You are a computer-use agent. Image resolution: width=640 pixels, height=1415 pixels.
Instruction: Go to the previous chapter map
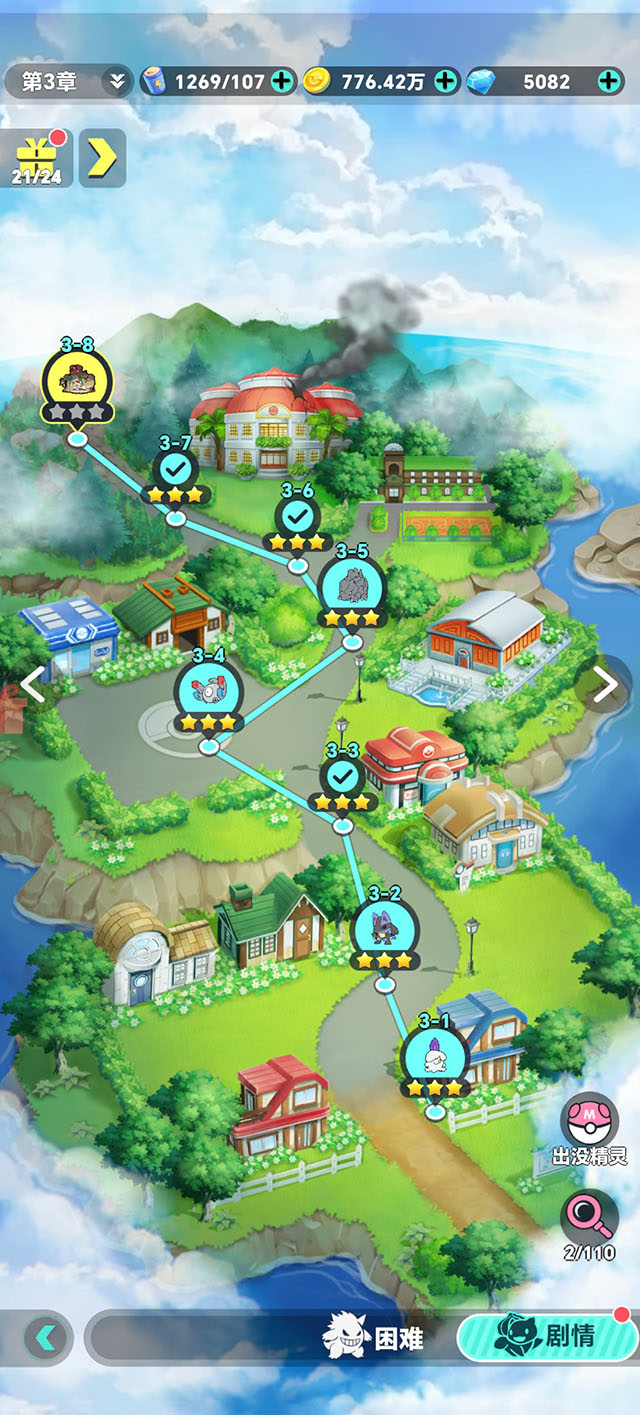33,684
